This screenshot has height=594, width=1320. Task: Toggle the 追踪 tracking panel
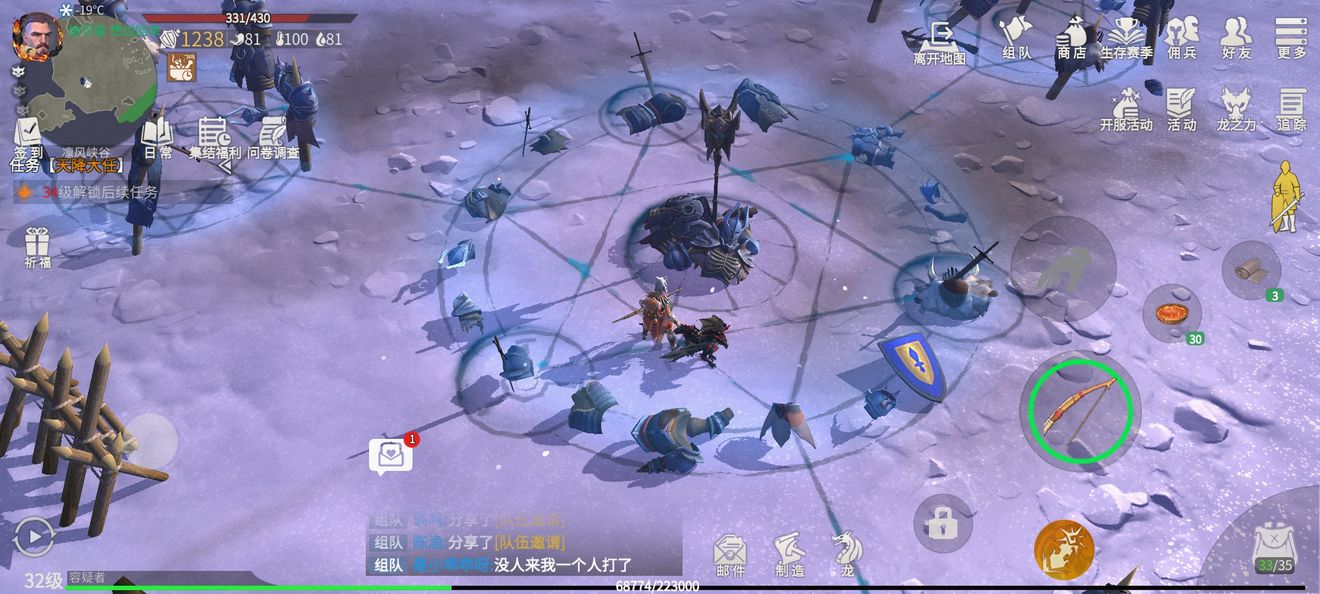tap(1291, 108)
